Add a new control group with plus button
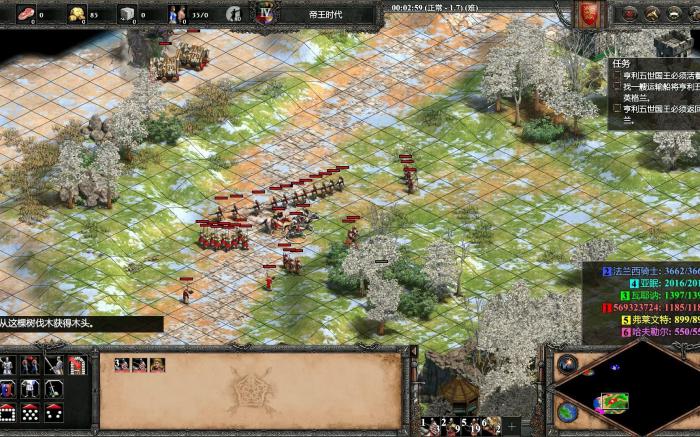The image size is (700, 437). coord(512,427)
